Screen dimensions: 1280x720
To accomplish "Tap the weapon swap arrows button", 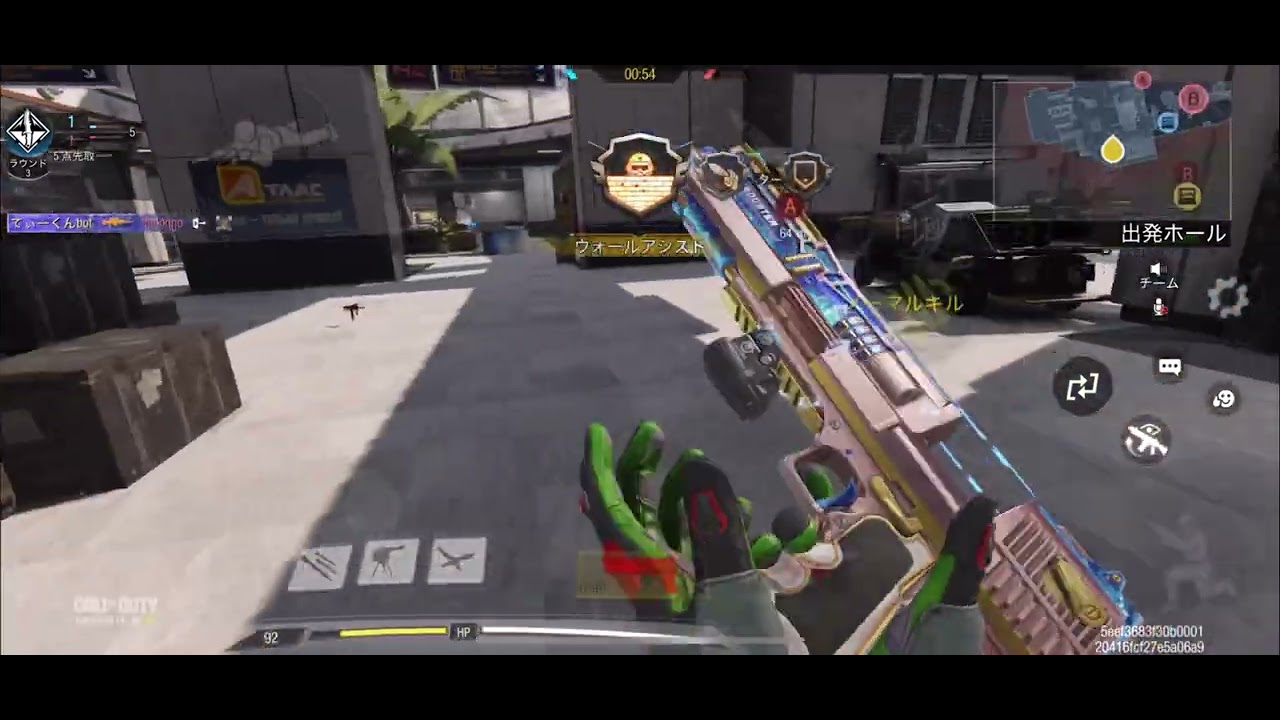I will [1082, 386].
